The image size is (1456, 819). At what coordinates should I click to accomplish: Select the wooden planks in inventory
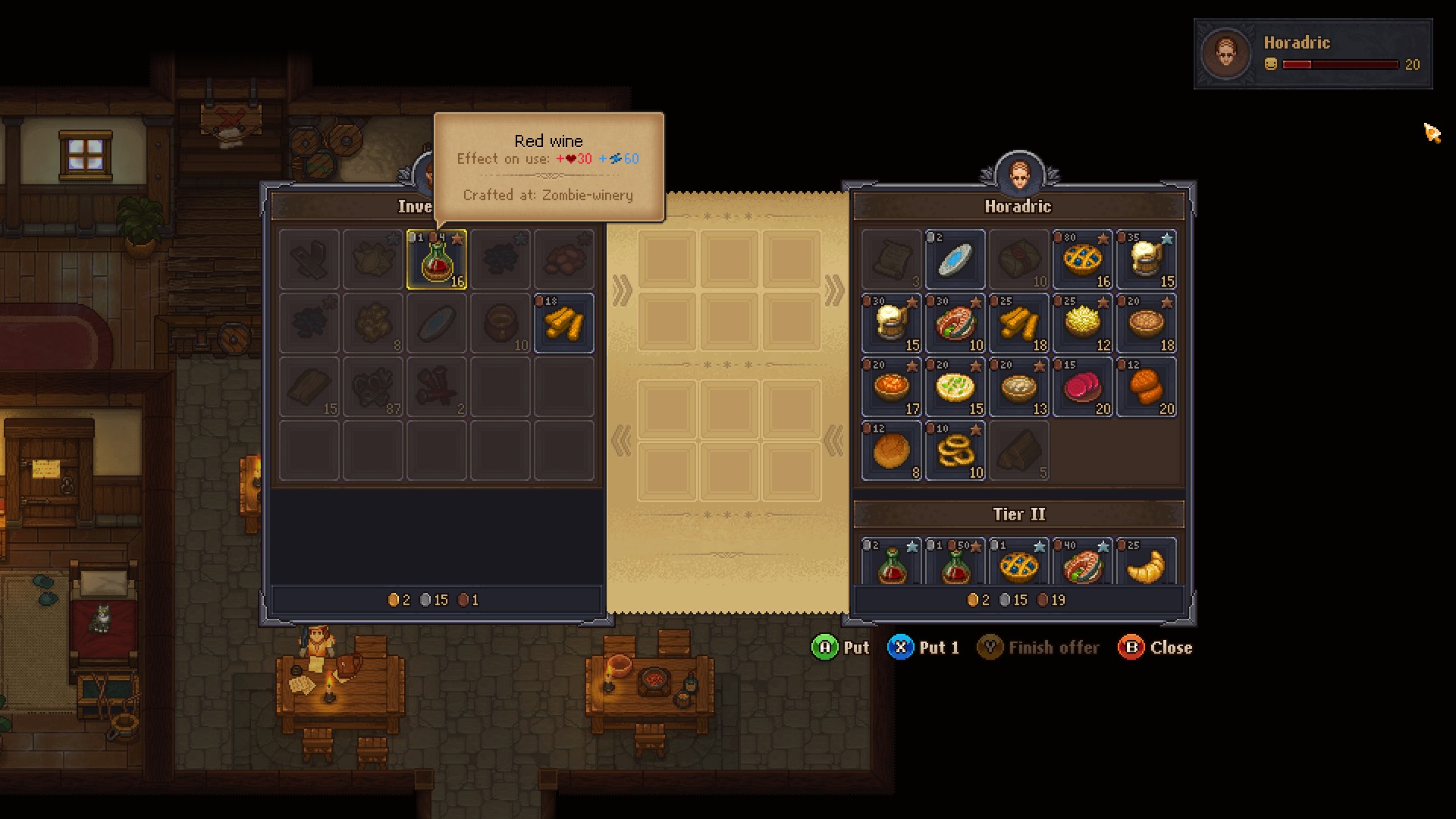click(x=309, y=388)
